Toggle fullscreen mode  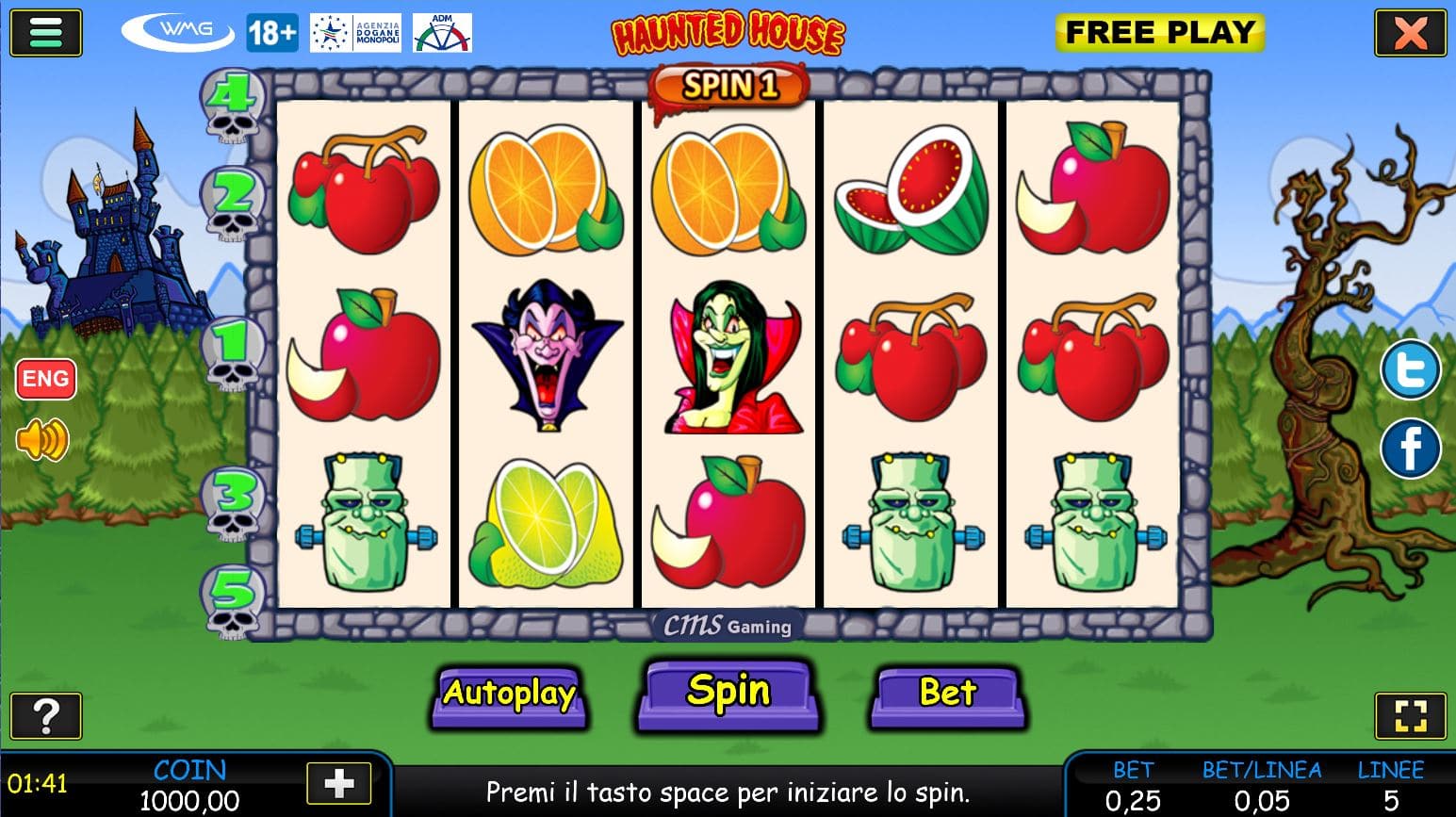1410,716
